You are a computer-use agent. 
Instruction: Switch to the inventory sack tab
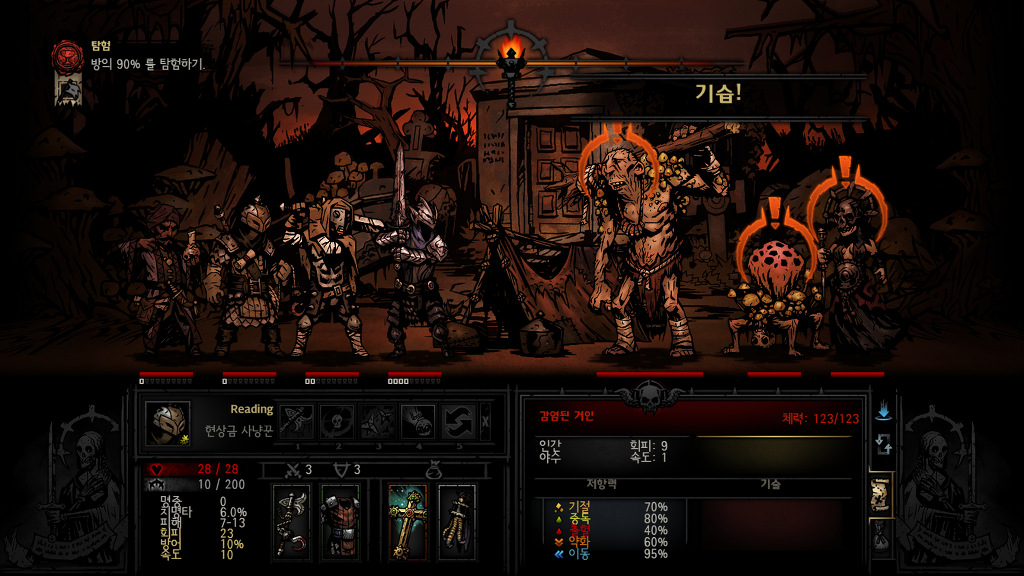[882, 538]
